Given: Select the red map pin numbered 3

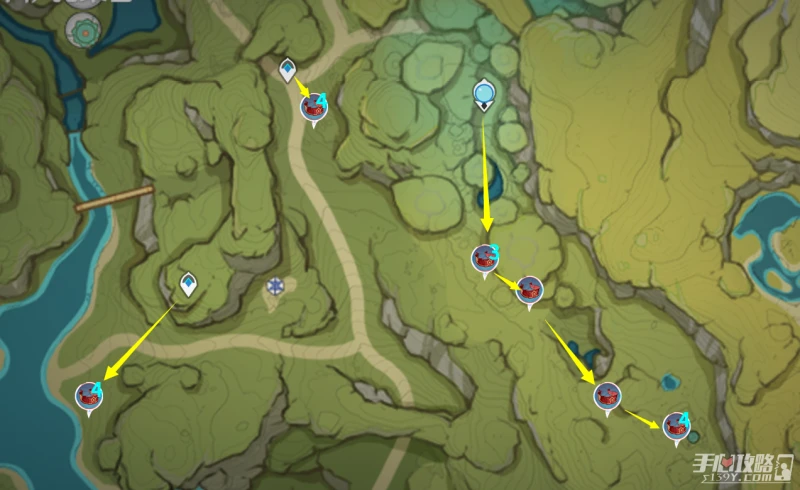Looking at the screenshot, I should click(485, 259).
